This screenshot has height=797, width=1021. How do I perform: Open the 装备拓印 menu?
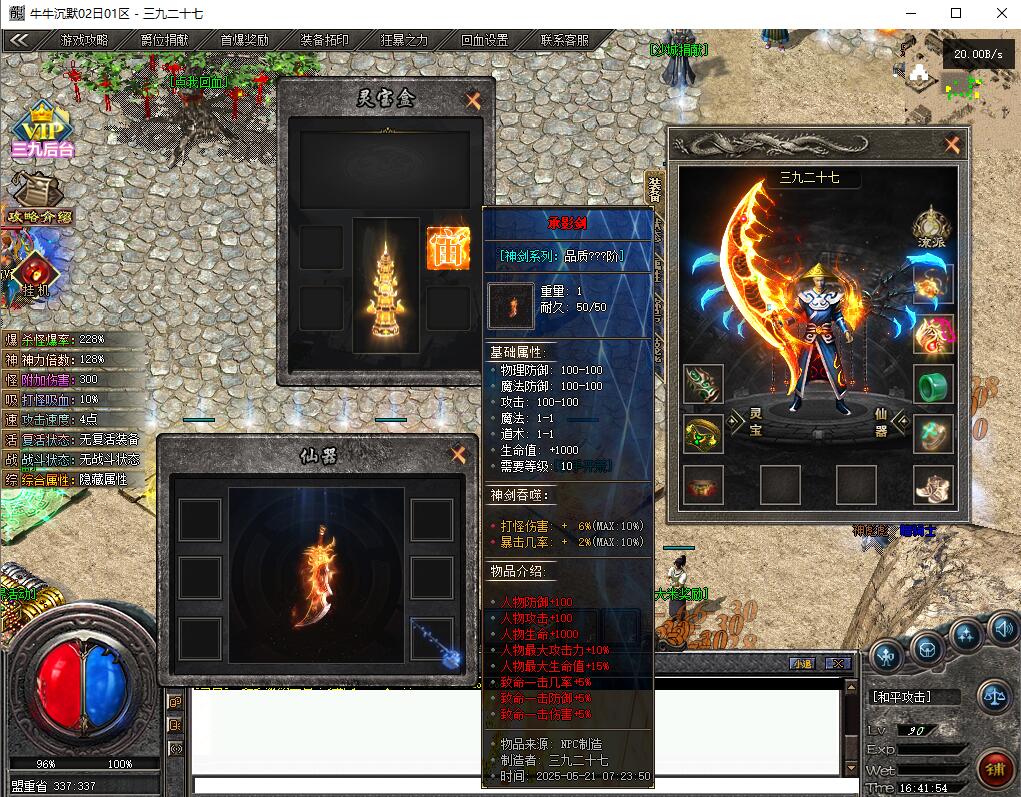[x=324, y=41]
